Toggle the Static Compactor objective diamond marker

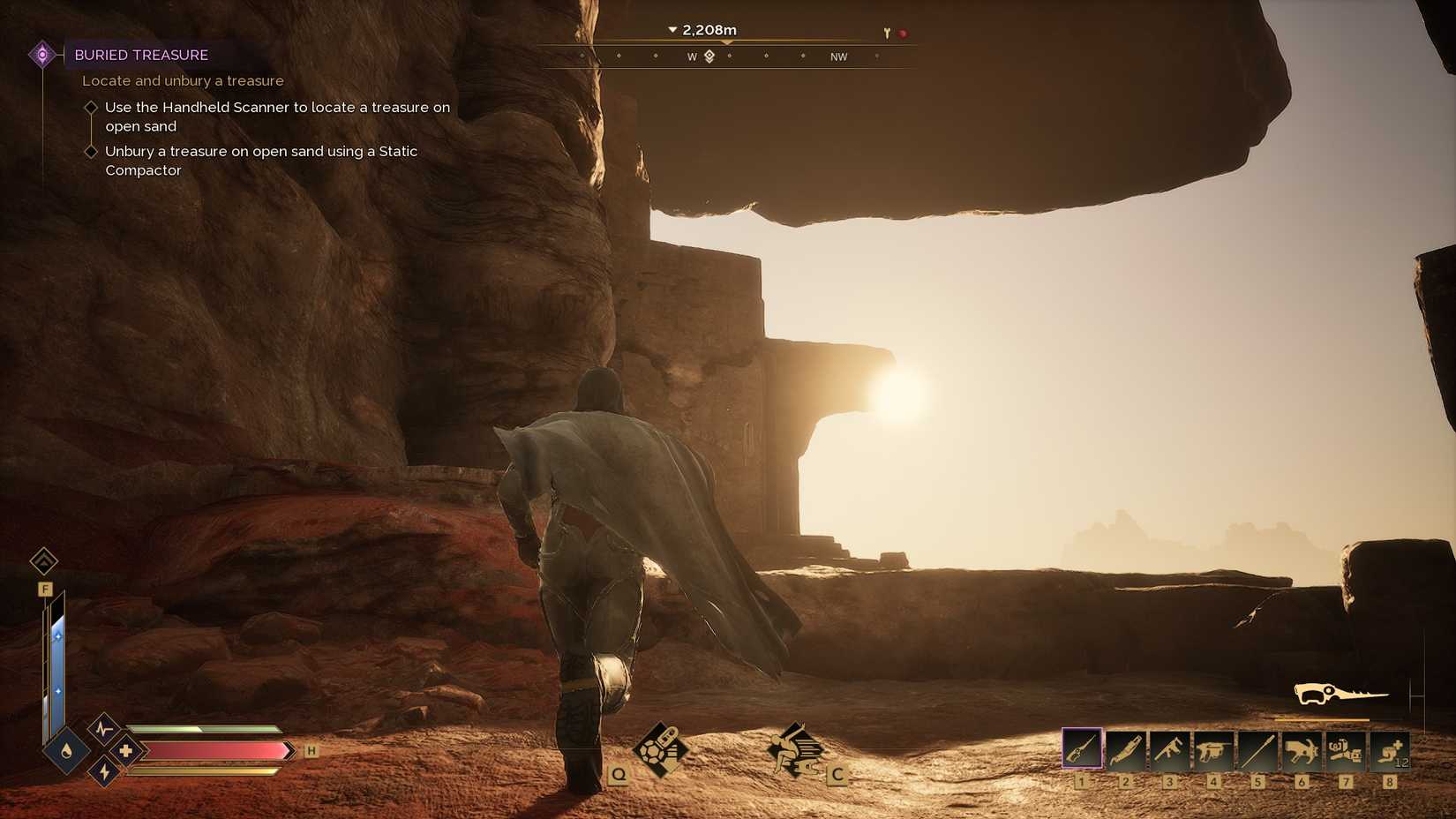pyautogui.click(x=92, y=150)
